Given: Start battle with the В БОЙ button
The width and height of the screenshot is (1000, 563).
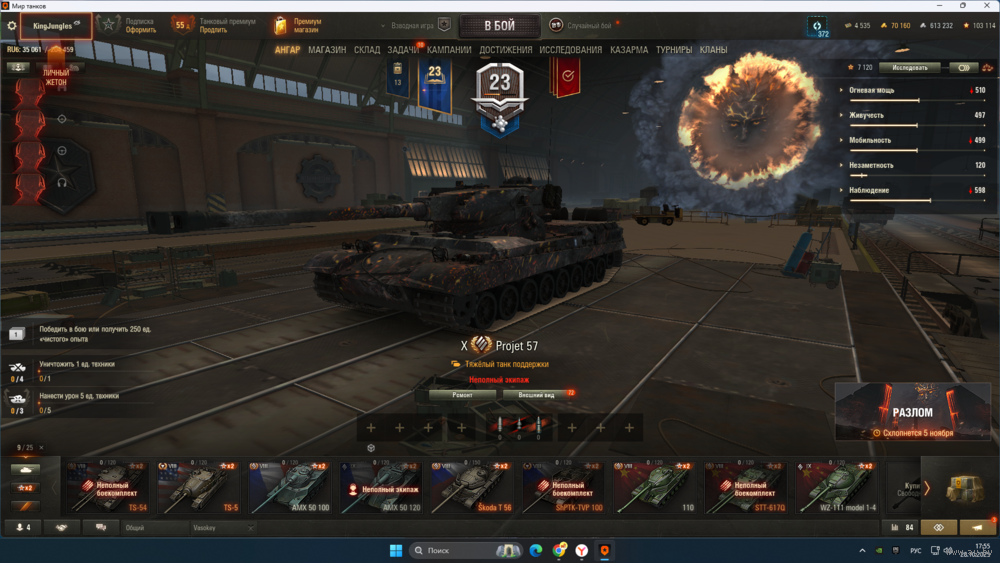Looking at the screenshot, I should [x=499, y=25].
